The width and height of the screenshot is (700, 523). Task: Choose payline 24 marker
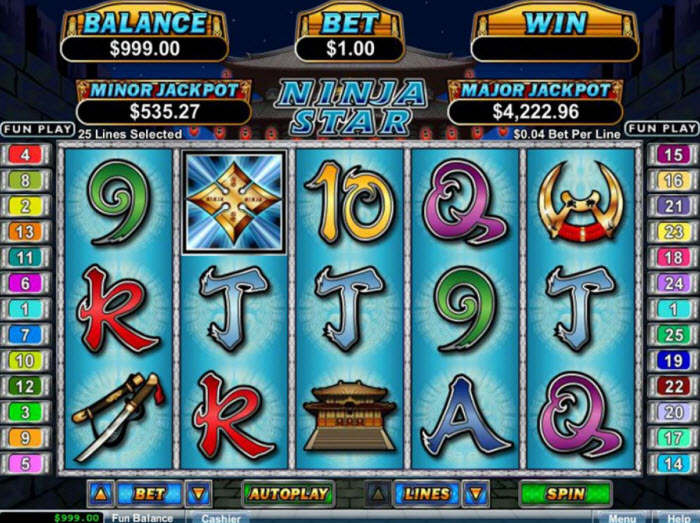[672, 284]
